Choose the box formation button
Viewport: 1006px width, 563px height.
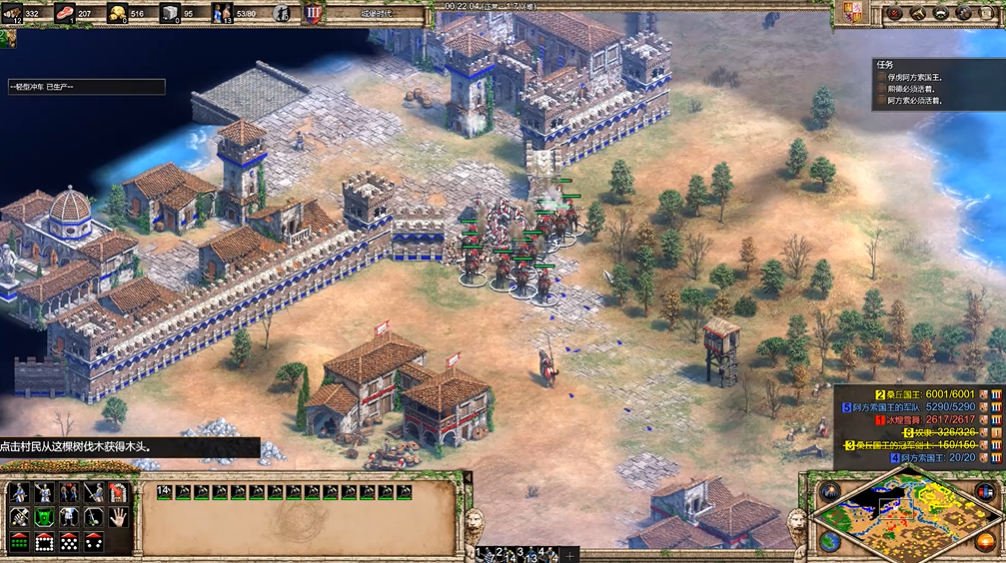(x=44, y=541)
